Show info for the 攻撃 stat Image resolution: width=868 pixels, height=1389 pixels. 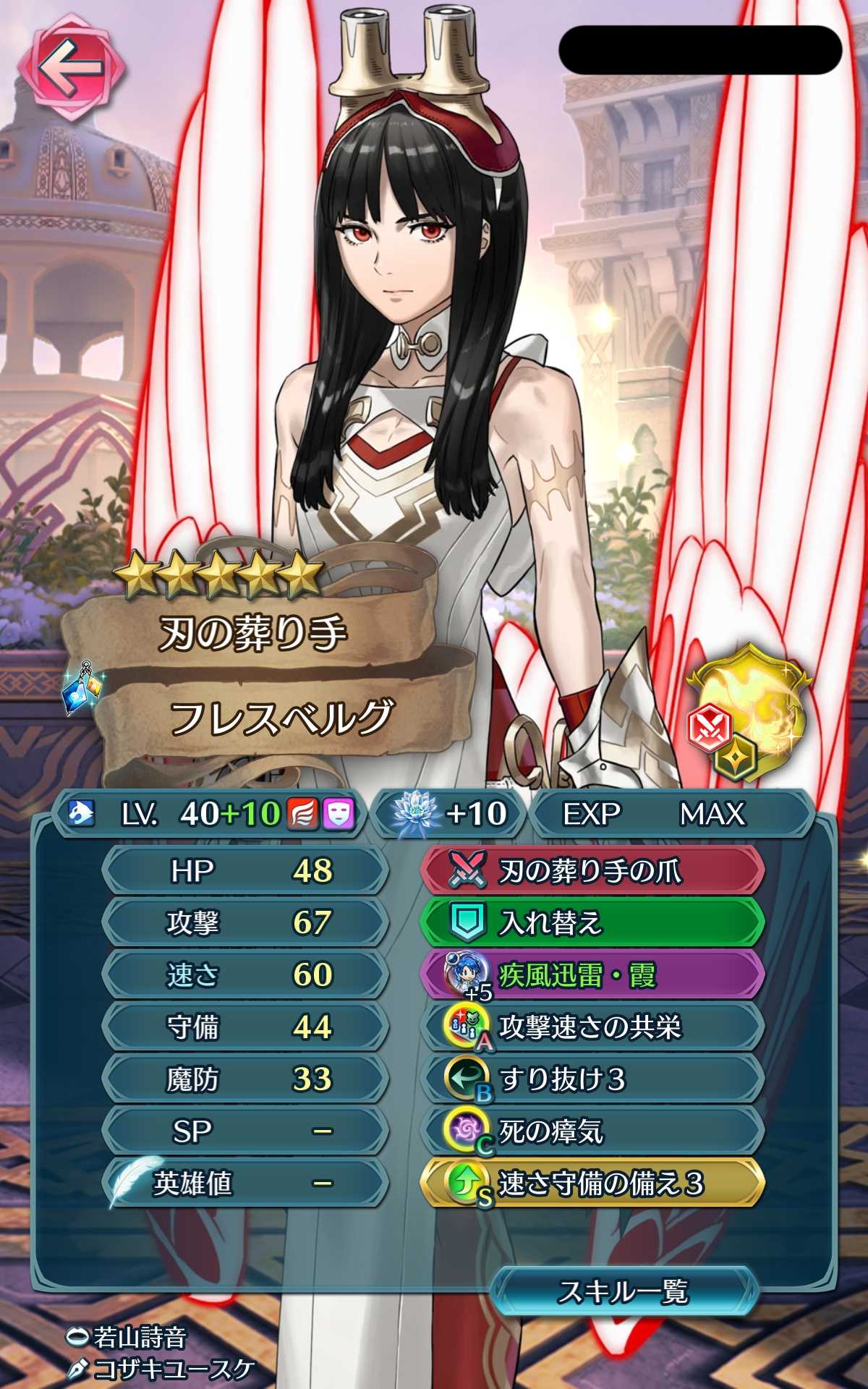(244, 922)
